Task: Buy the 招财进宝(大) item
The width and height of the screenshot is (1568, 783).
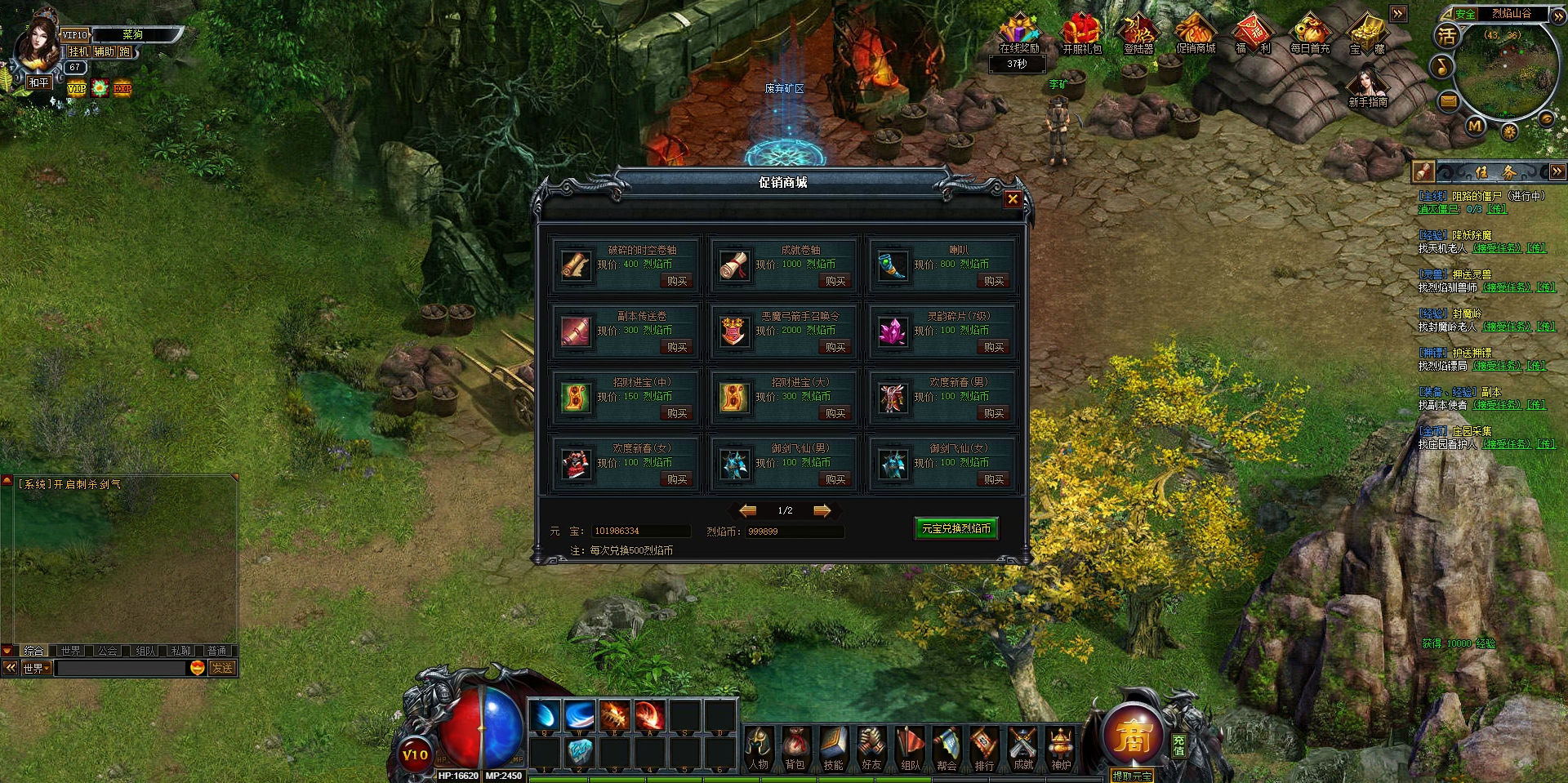Action: (835, 413)
